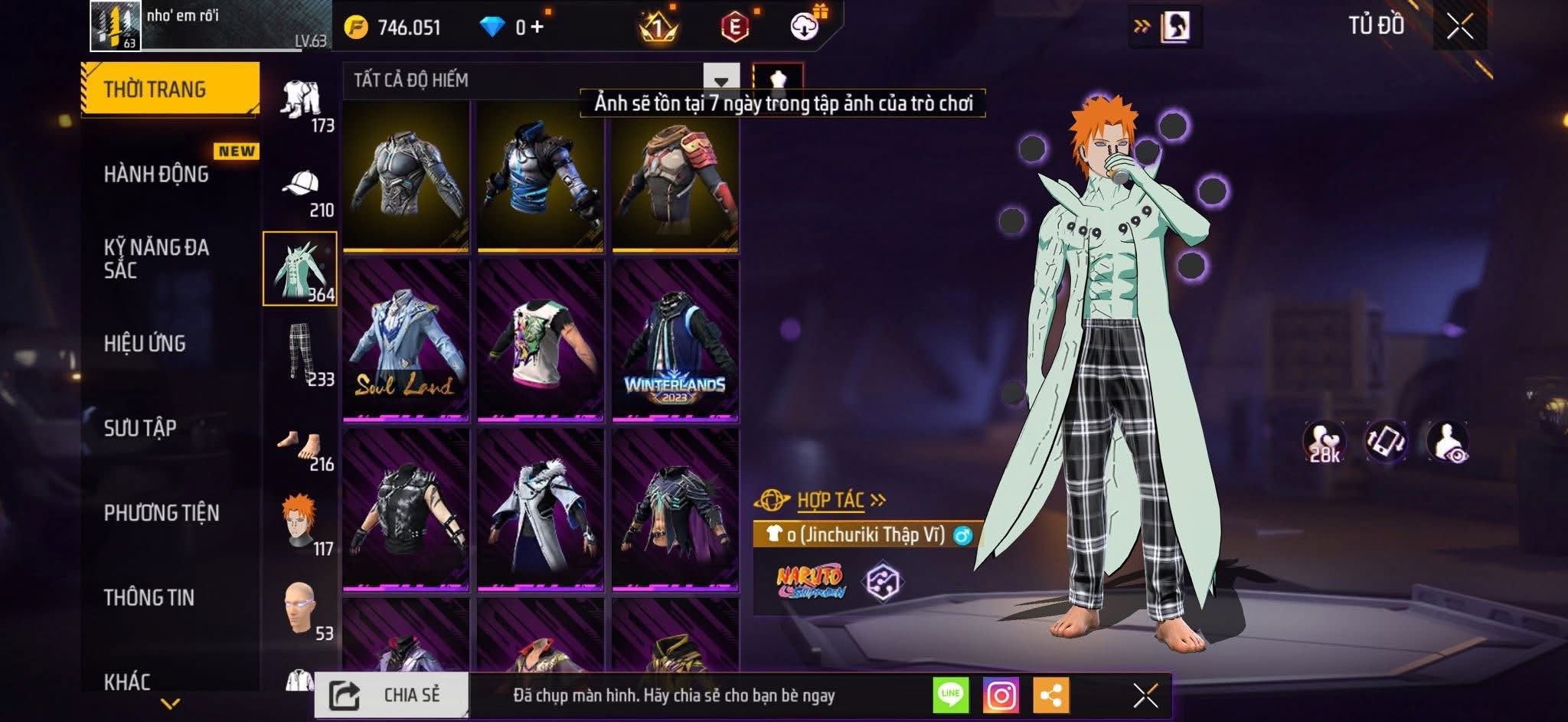Pick the orange-haired head category
The image size is (1568, 722).
(300, 523)
